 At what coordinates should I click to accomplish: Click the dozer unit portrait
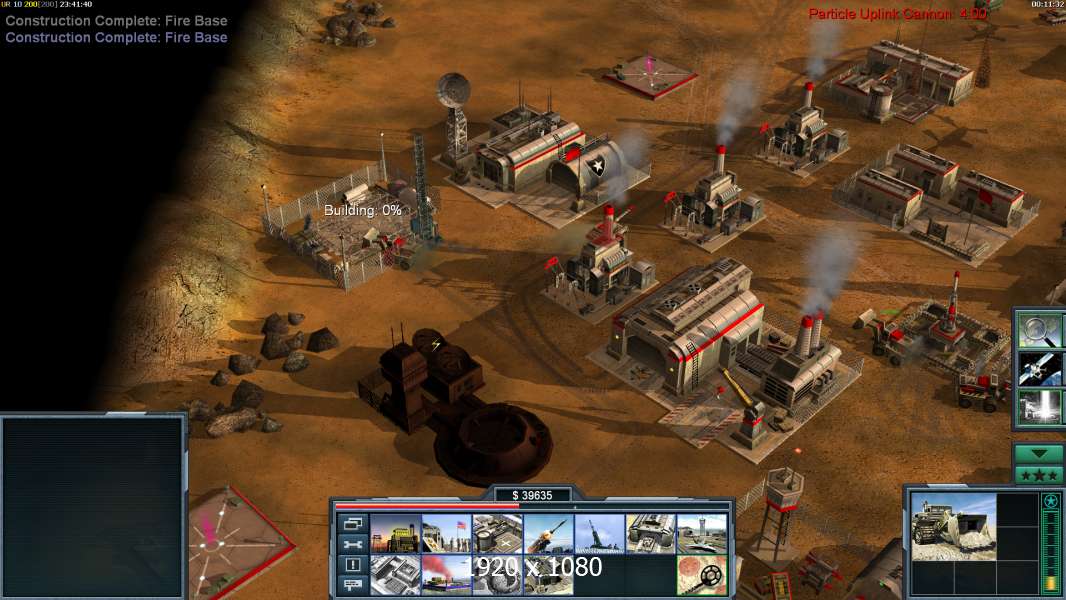tap(953, 525)
